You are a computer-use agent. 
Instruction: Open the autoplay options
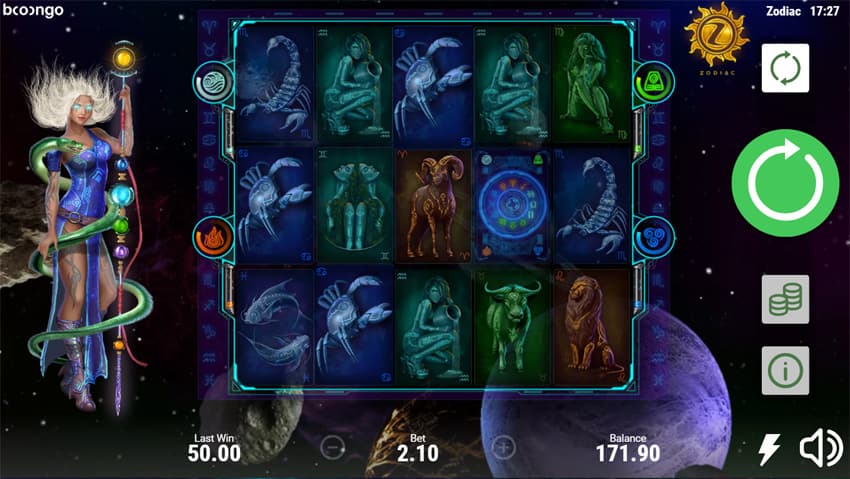click(785, 68)
